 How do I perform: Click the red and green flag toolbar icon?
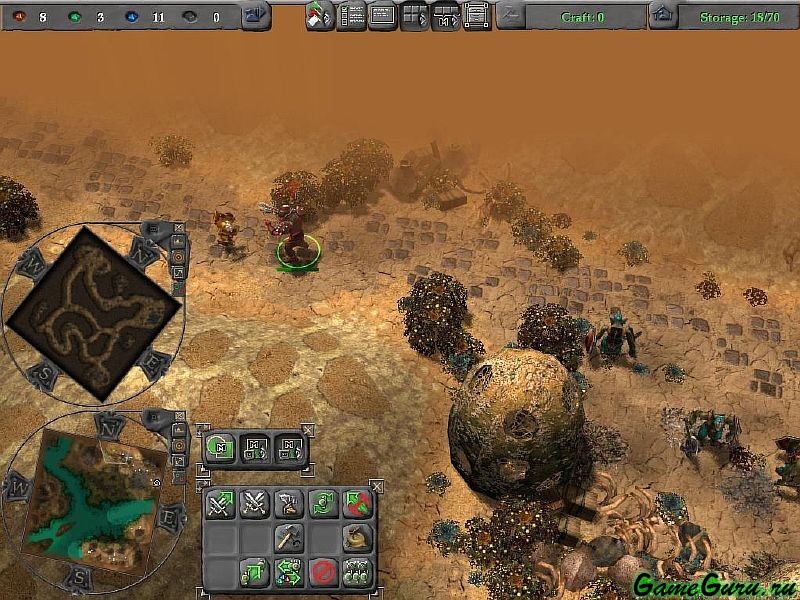320,16
